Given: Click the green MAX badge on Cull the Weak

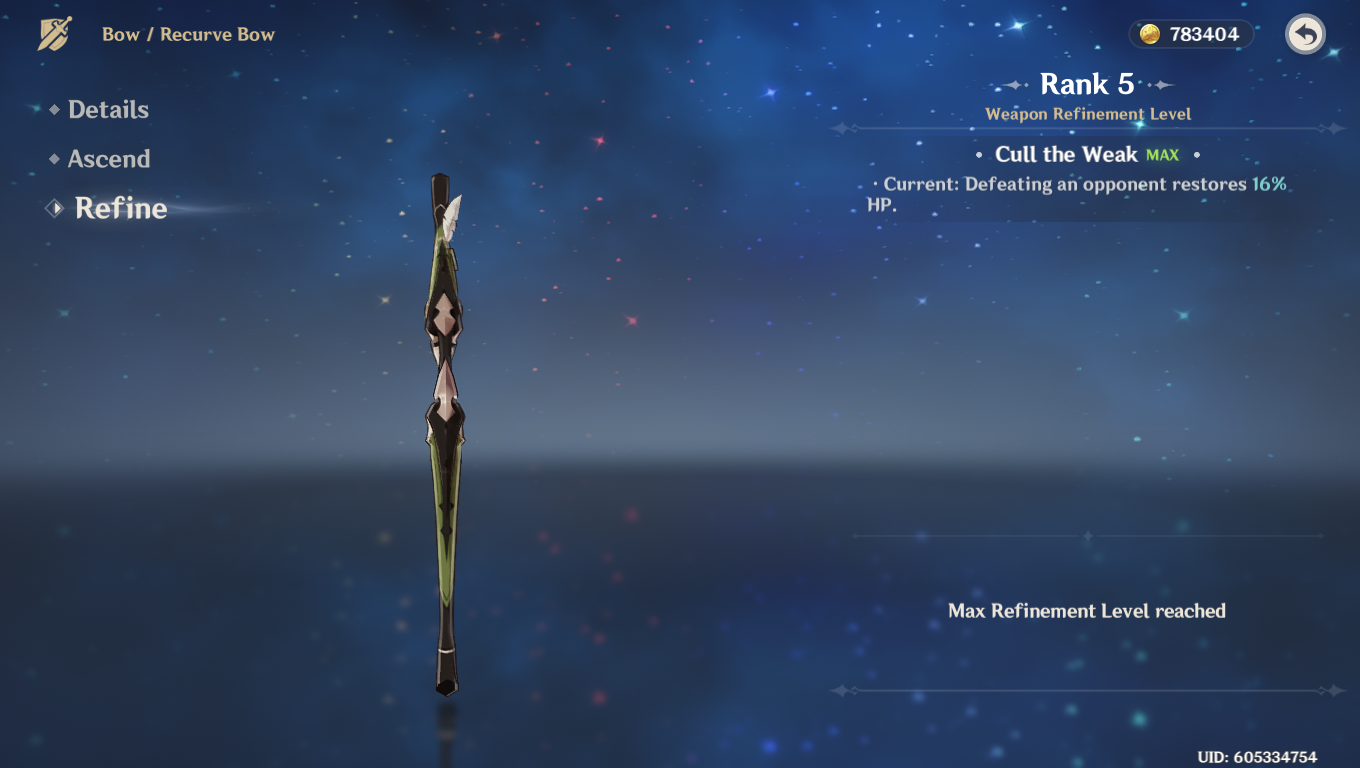Looking at the screenshot, I should point(1163,156).
